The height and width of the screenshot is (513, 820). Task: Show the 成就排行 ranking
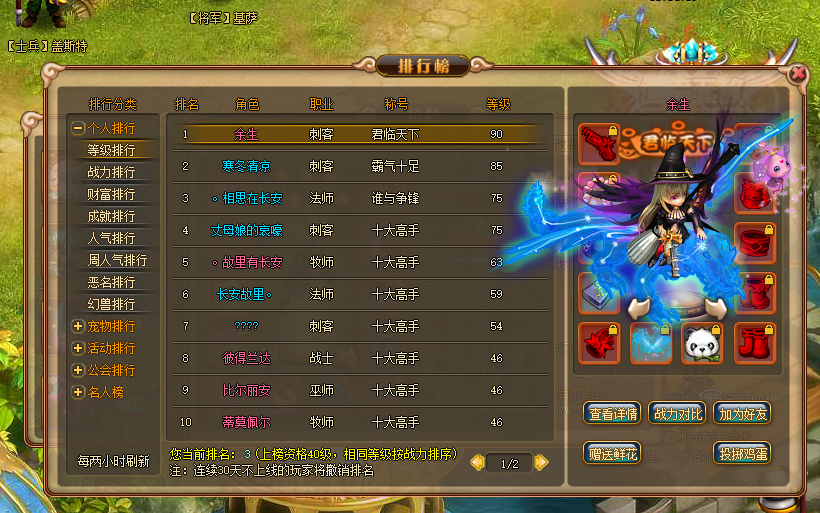tap(111, 216)
